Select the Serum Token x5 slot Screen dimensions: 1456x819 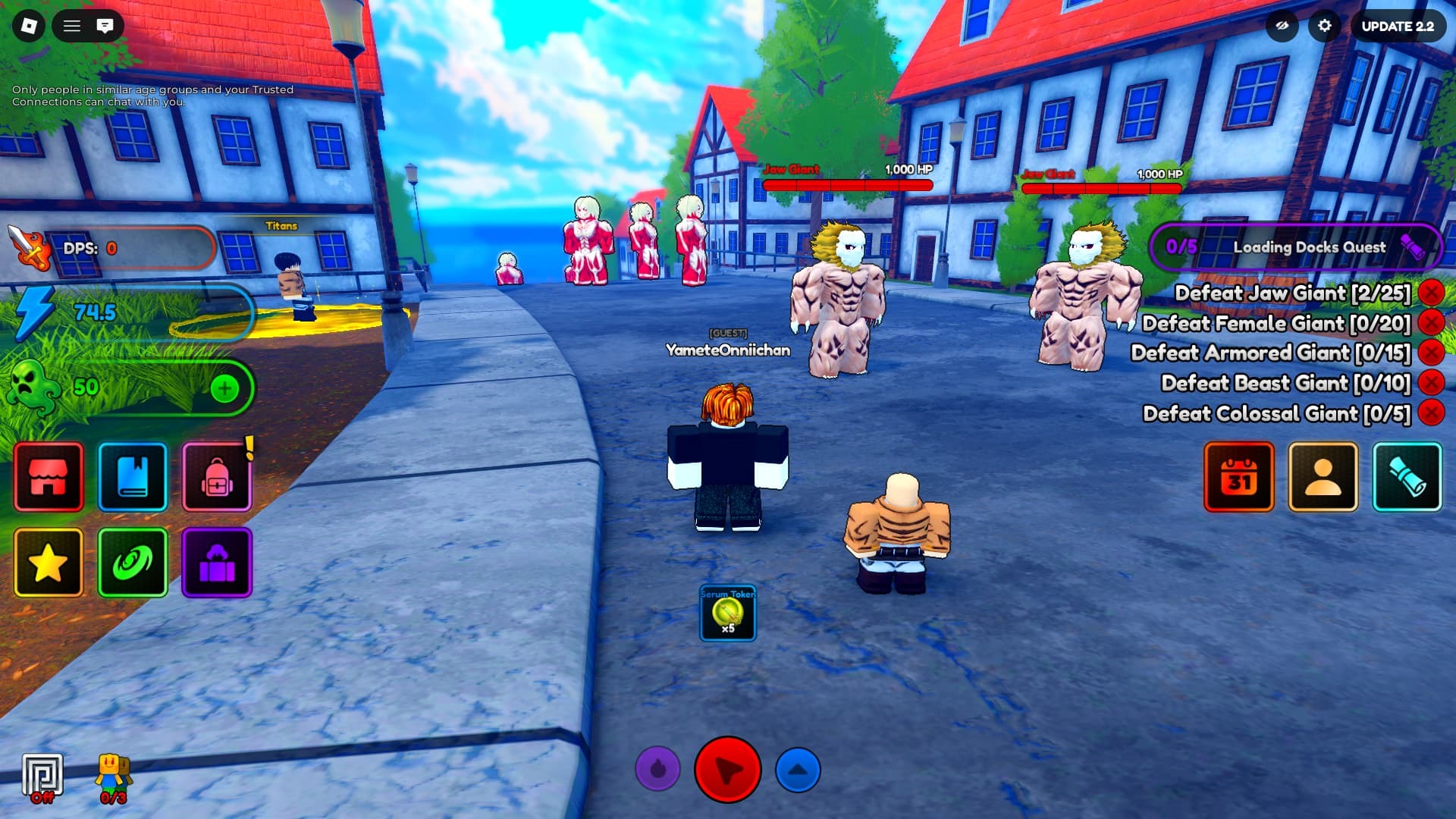(728, 613)
